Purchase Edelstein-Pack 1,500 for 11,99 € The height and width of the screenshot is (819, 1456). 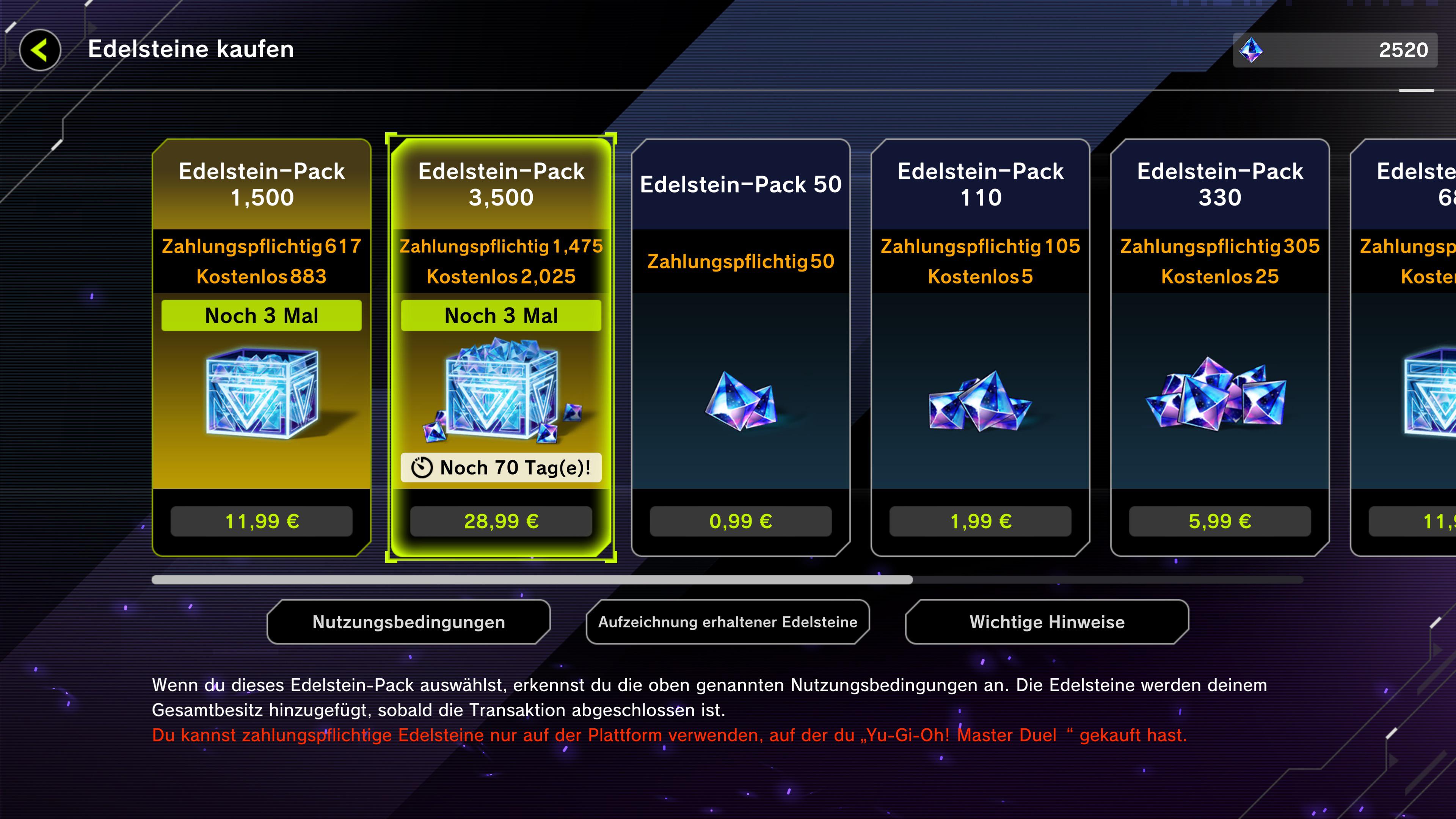click(261, 521)
